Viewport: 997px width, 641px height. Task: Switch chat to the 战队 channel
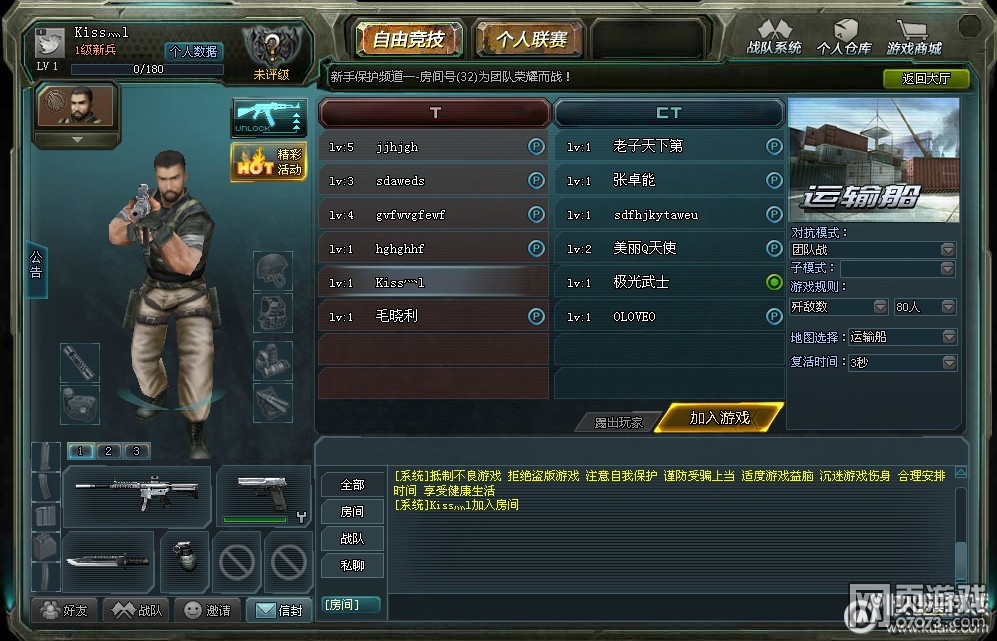coord(352,539)
